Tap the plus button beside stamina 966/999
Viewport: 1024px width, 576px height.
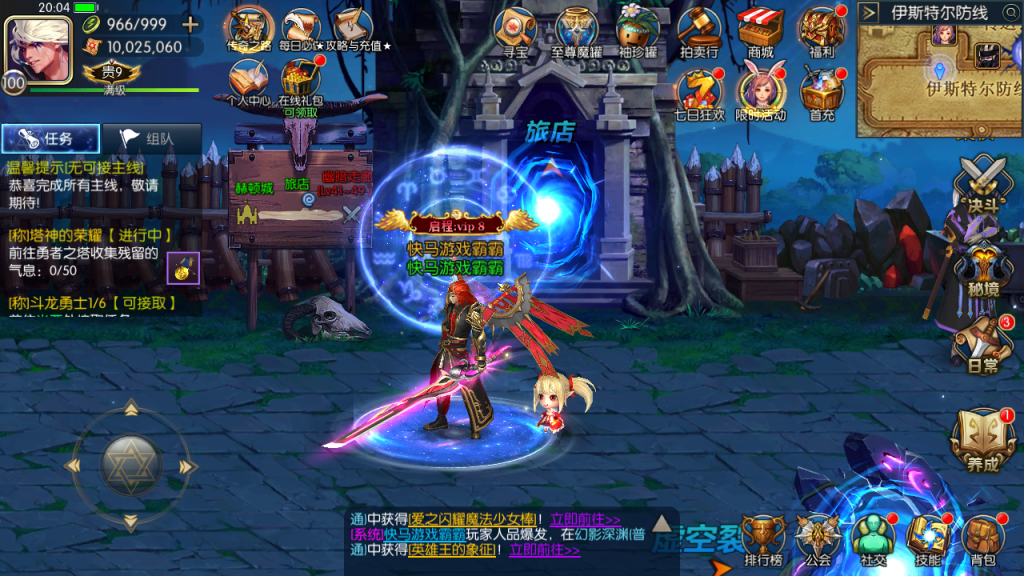pyautogui.click(x=190, y=24)
